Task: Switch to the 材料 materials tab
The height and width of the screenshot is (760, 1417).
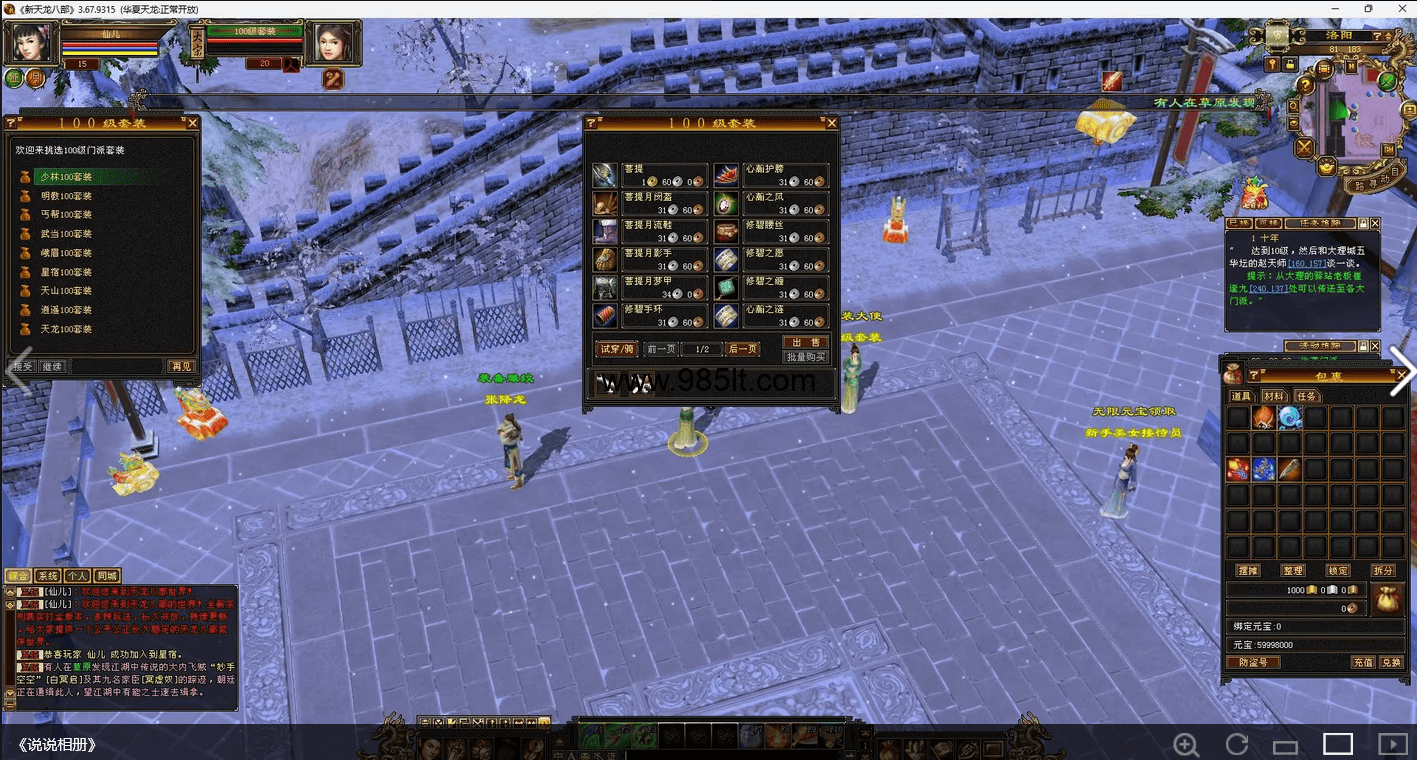Action: pyautogui.click(x=1273, y=396)
